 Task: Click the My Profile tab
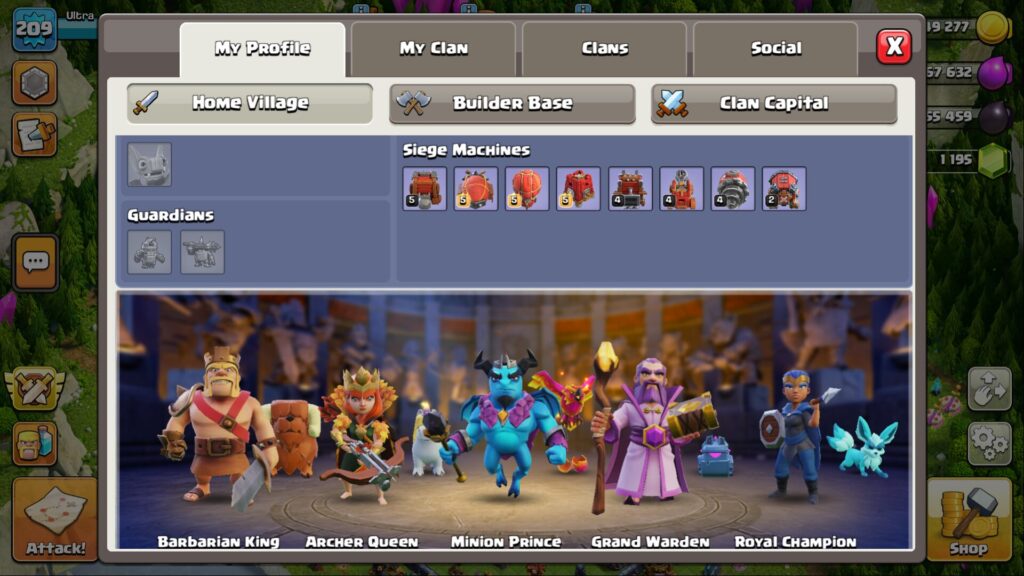tap(262, 48)
